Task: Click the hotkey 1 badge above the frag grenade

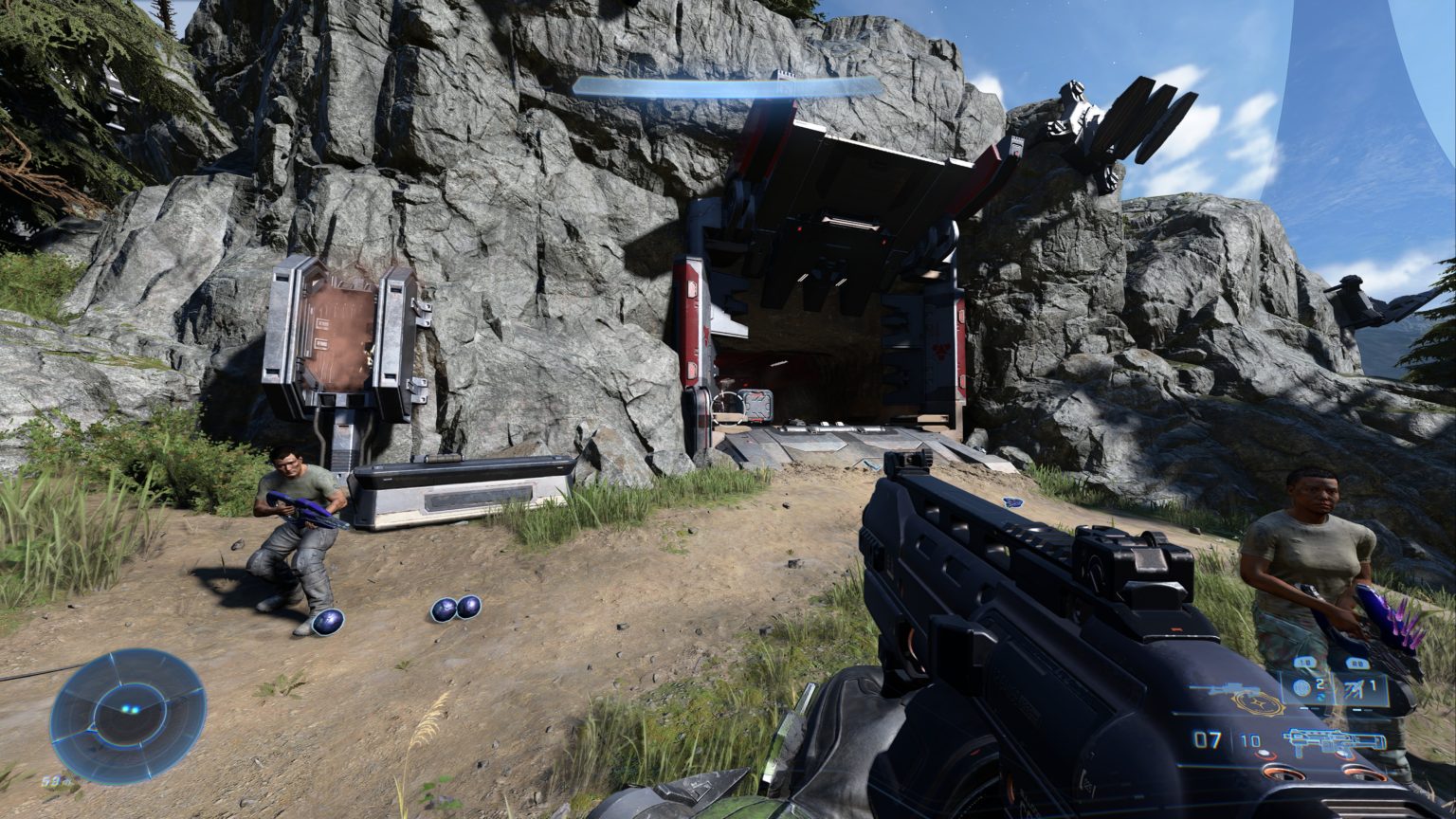Action: point(1306,662)
